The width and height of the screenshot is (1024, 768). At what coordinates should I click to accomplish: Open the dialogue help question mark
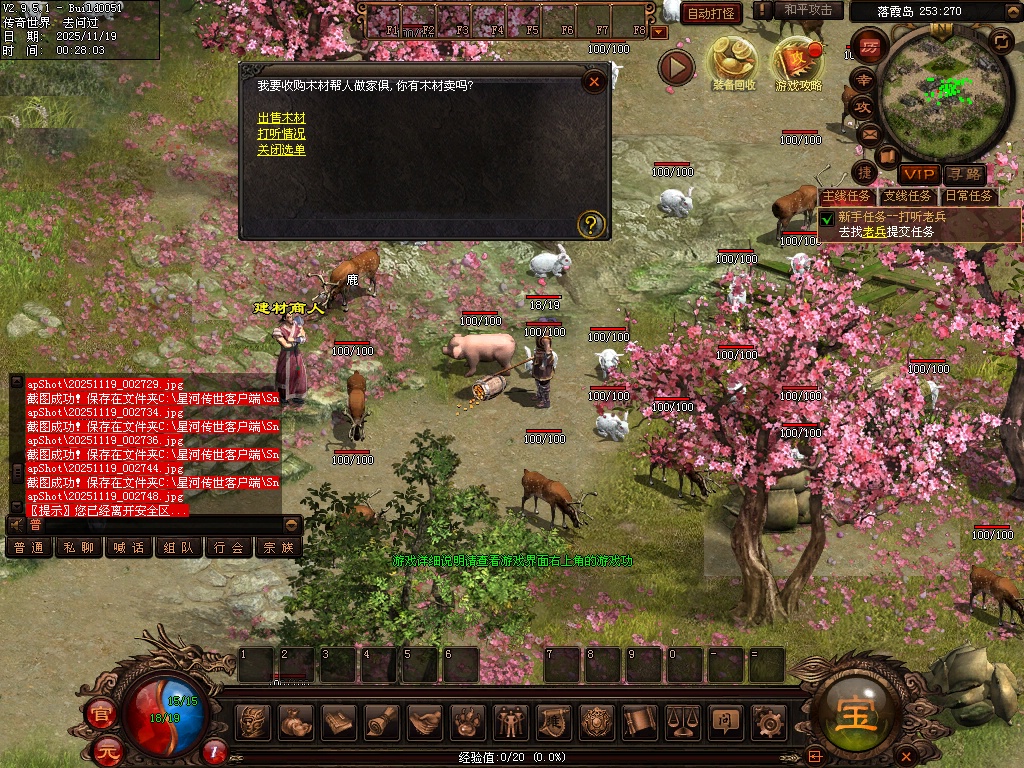pyautogui.click(x=591, y=223)
